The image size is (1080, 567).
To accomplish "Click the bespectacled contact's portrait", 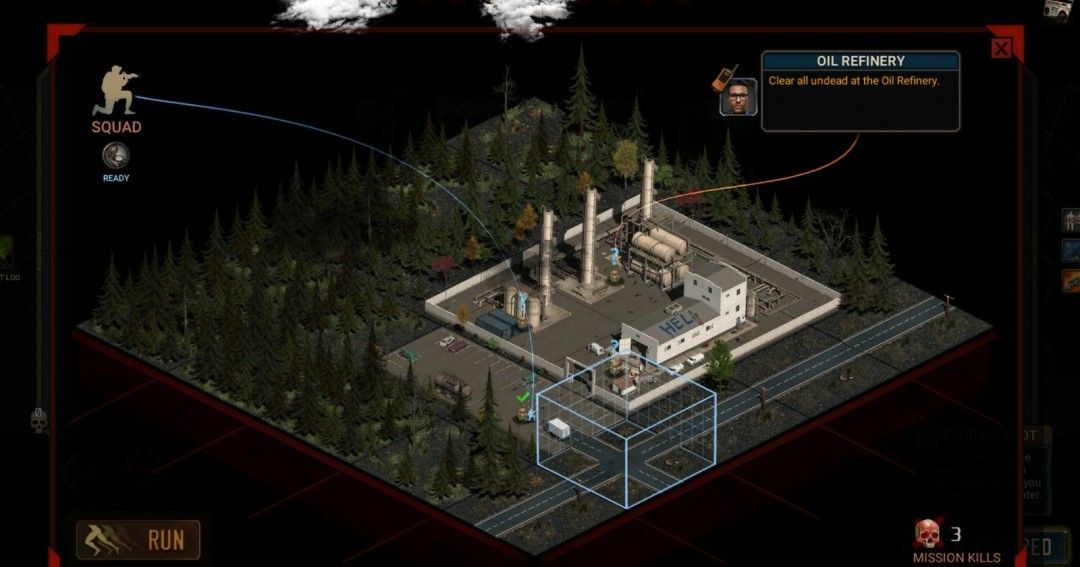I will (x=738, y=97).
